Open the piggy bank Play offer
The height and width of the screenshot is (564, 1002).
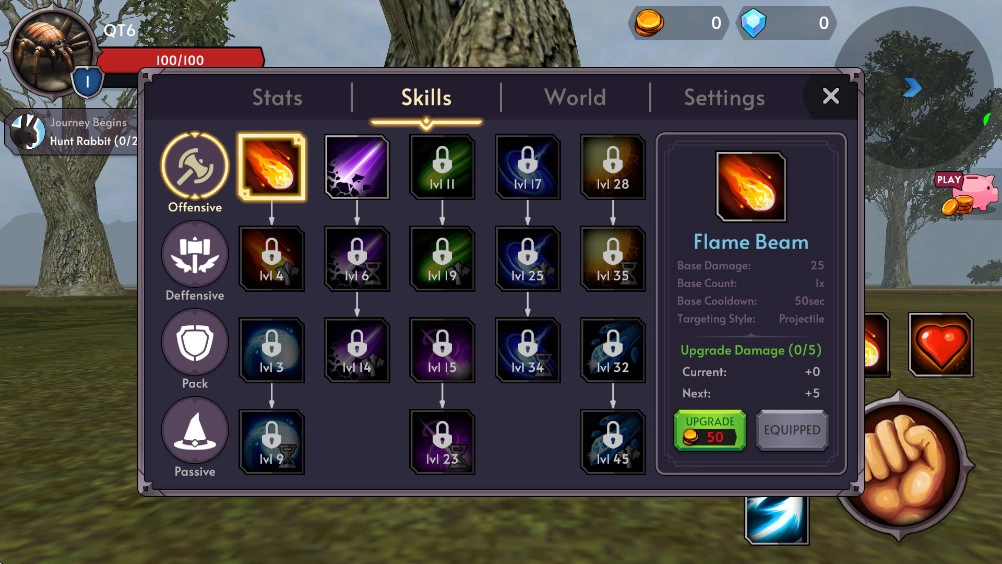[968, 193]
